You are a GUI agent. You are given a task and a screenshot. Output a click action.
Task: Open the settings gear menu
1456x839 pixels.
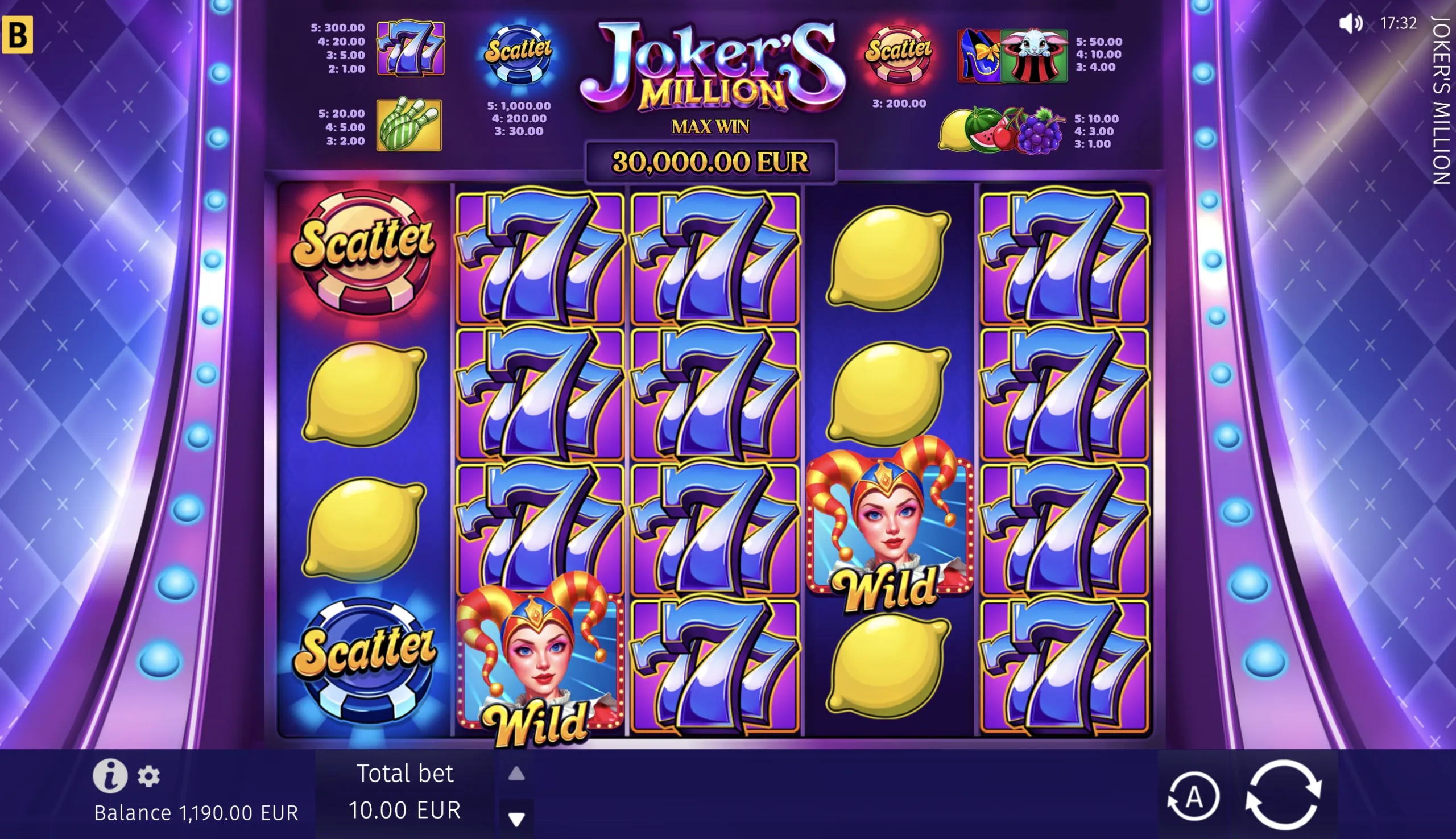[148, 776]
